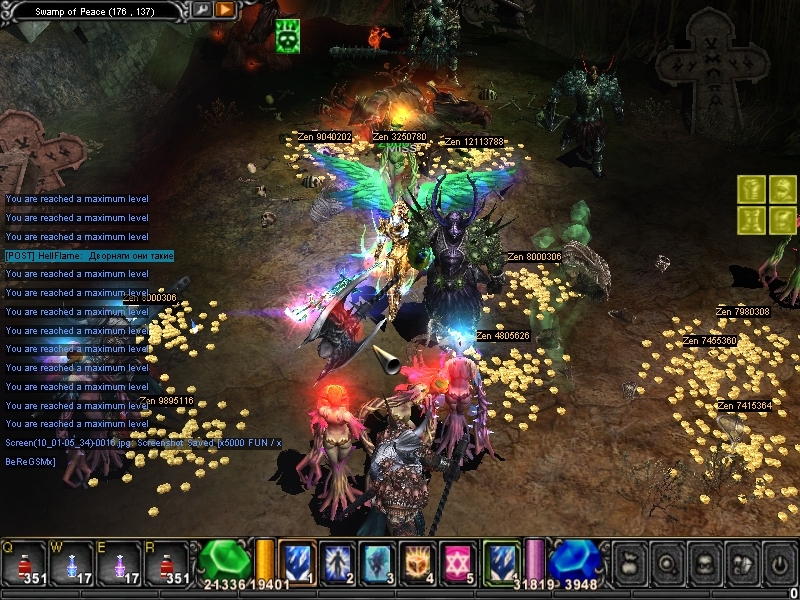Click the orange play arrow button
Screen dimensions: 800x600
pyautogui.click(x=225, y=10)
